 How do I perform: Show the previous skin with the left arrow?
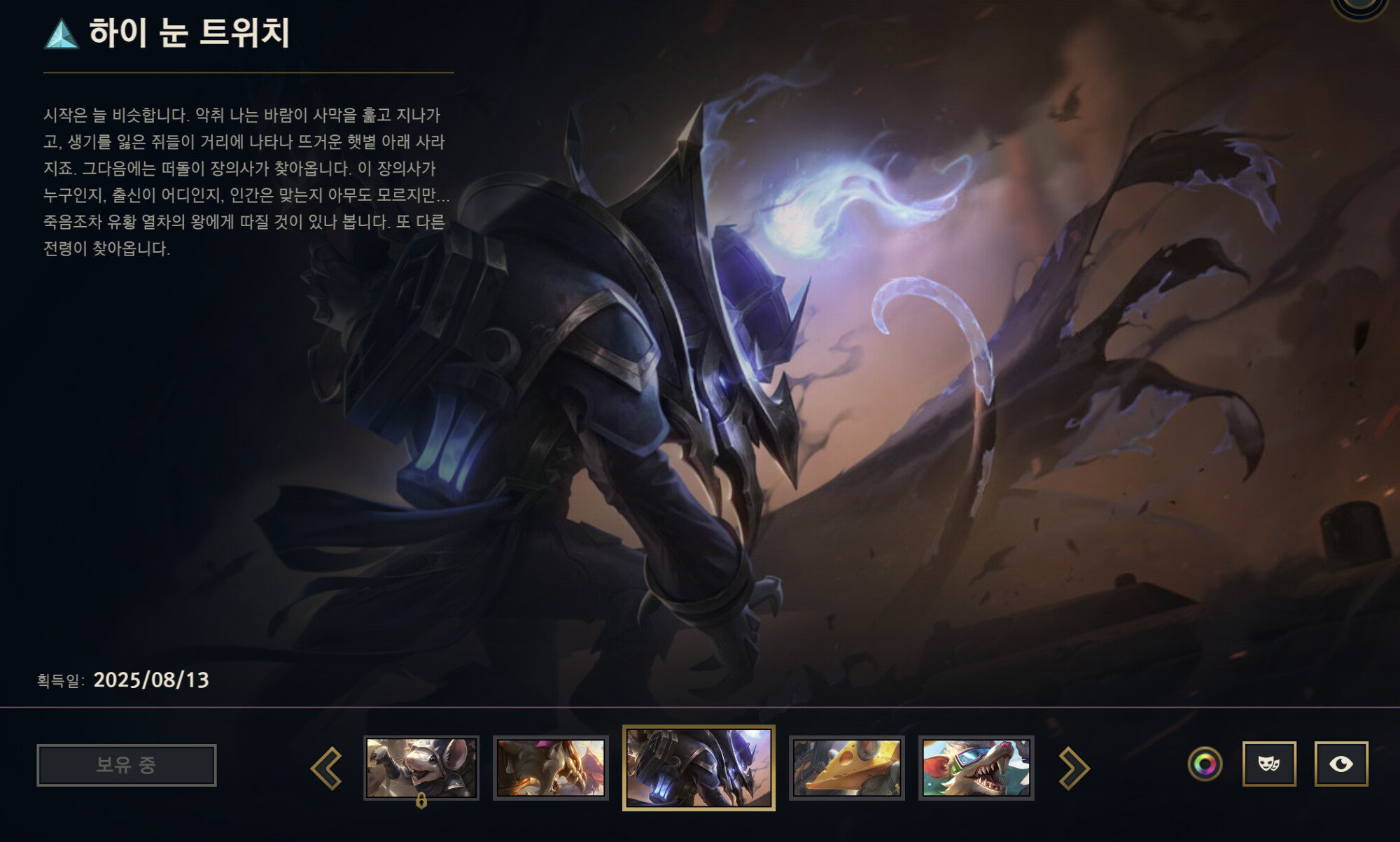point(327,768)
